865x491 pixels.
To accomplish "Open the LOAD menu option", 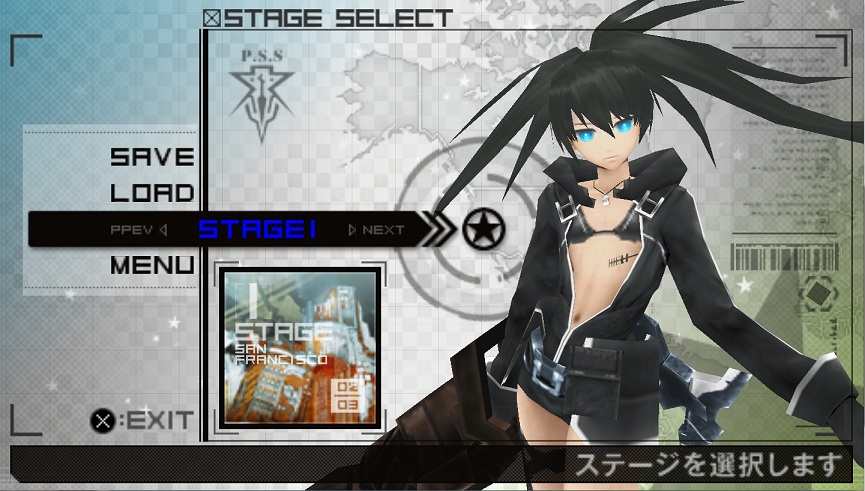I will 152,193.
